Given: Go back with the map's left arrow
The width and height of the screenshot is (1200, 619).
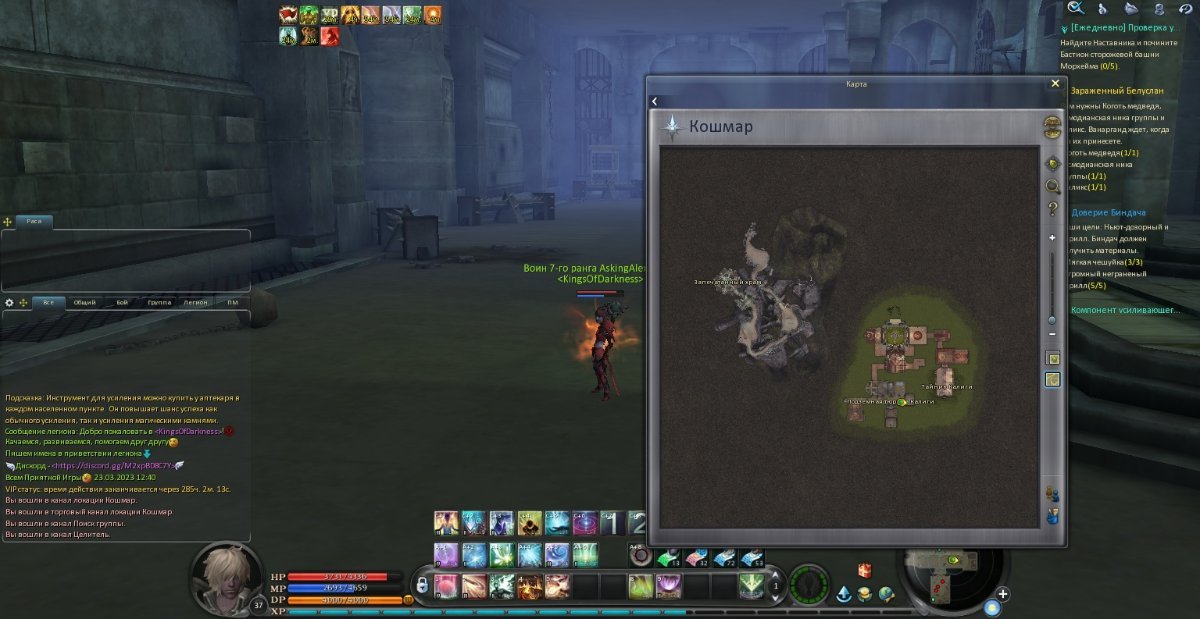Looking at the screenshot, I should pos(654,101).
